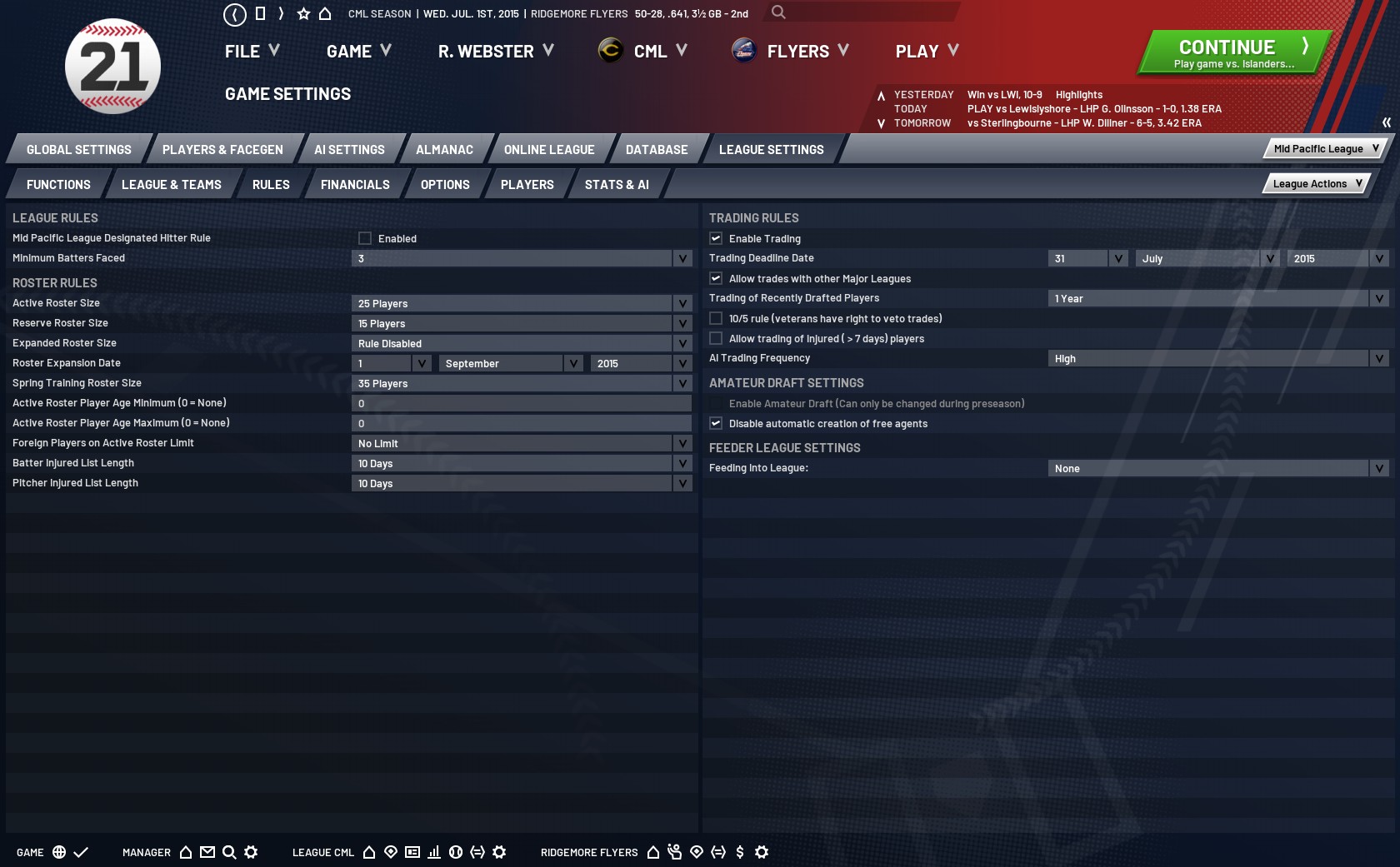Open the League CML transactions icon
The image size is (1400, 867).
click(x=476, y=852)
